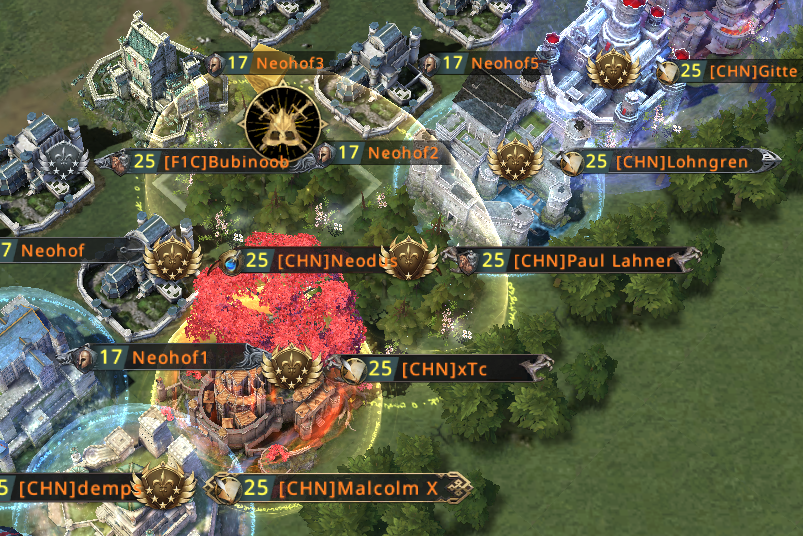Click the golden skull emblem icon

(284, 120)
